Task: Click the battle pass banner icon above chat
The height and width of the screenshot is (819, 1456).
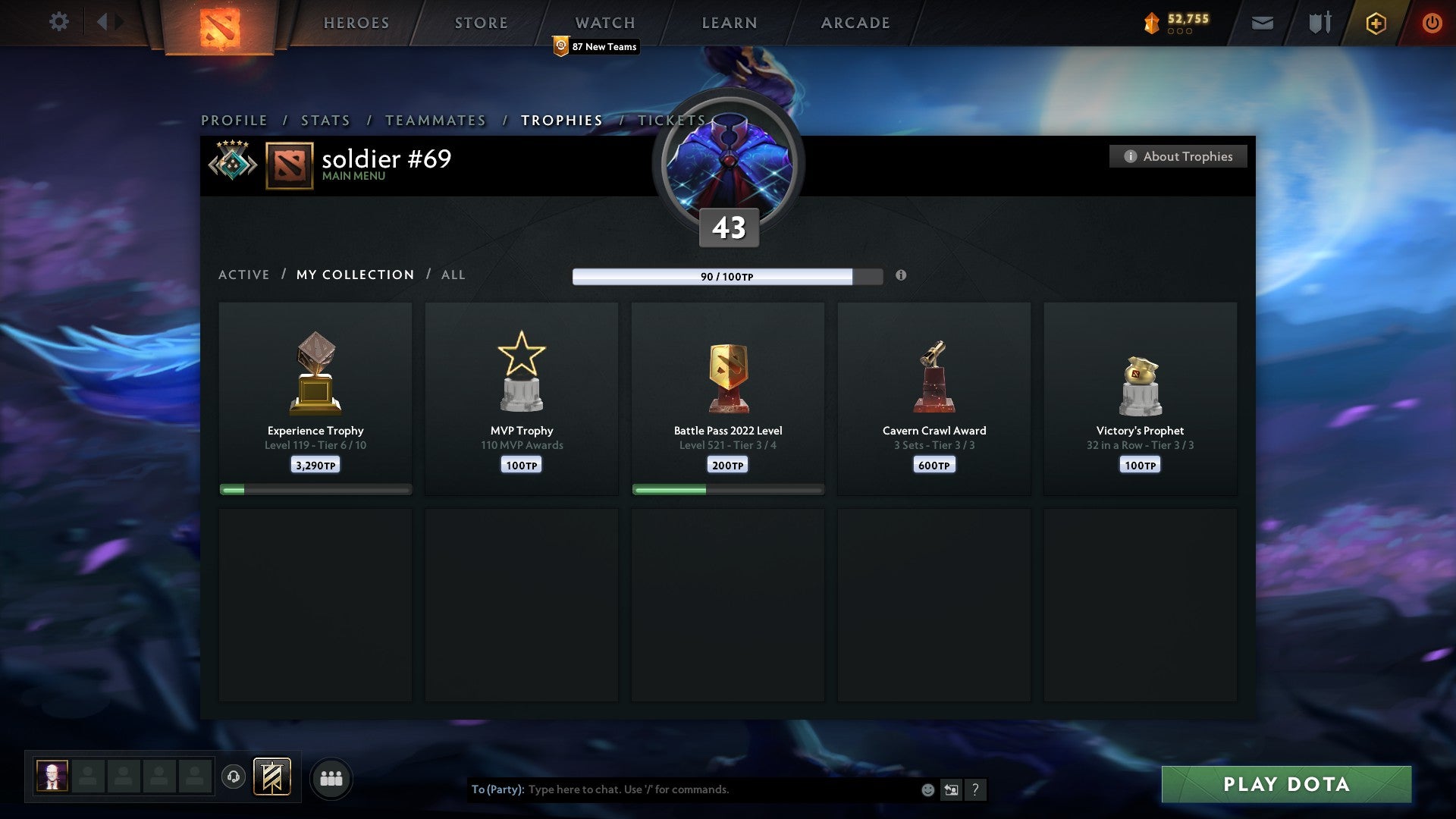Action: pyautogui.click(x=273, y=777)
